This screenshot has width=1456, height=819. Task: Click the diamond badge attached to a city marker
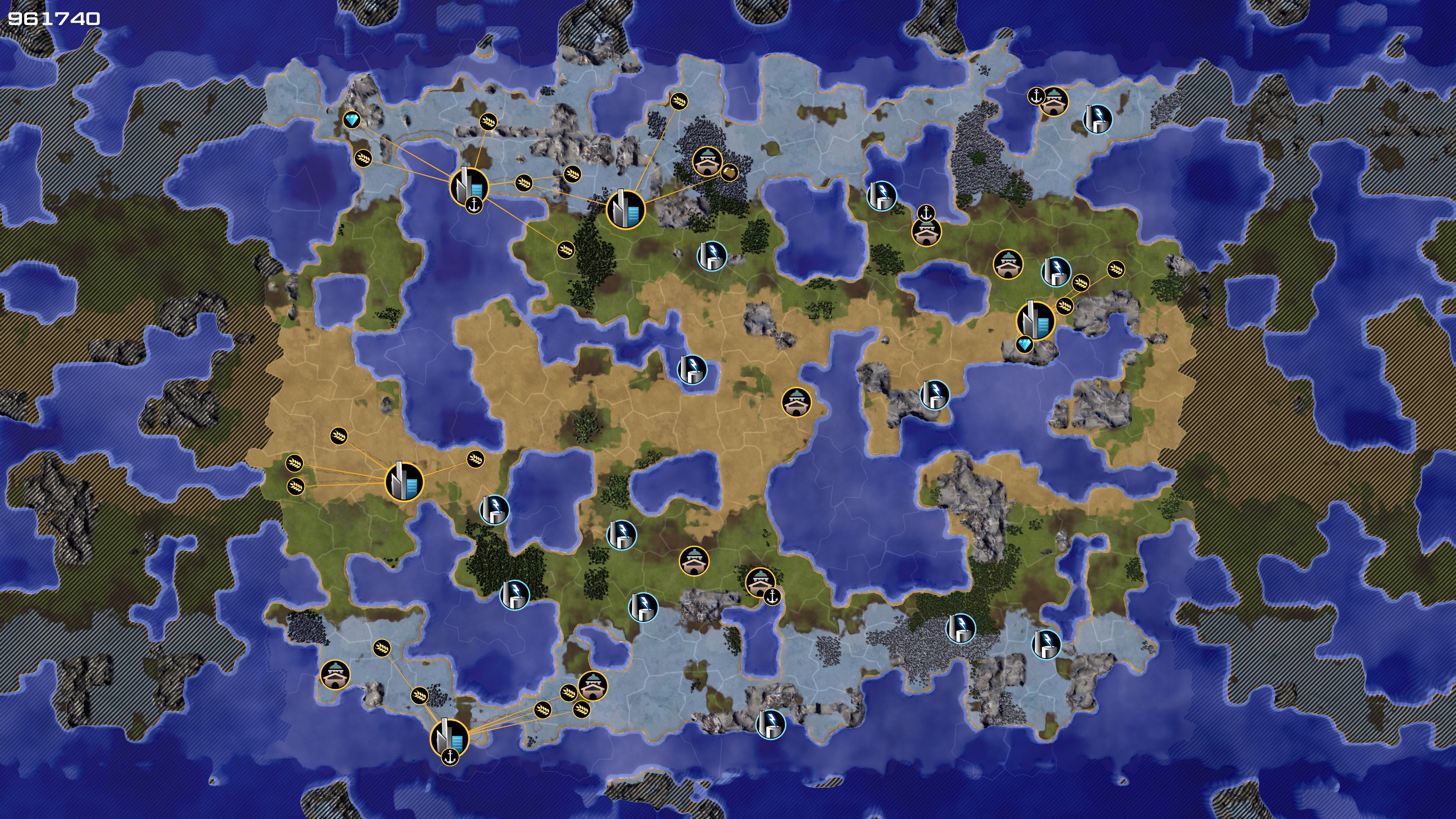coord(1024,344)
